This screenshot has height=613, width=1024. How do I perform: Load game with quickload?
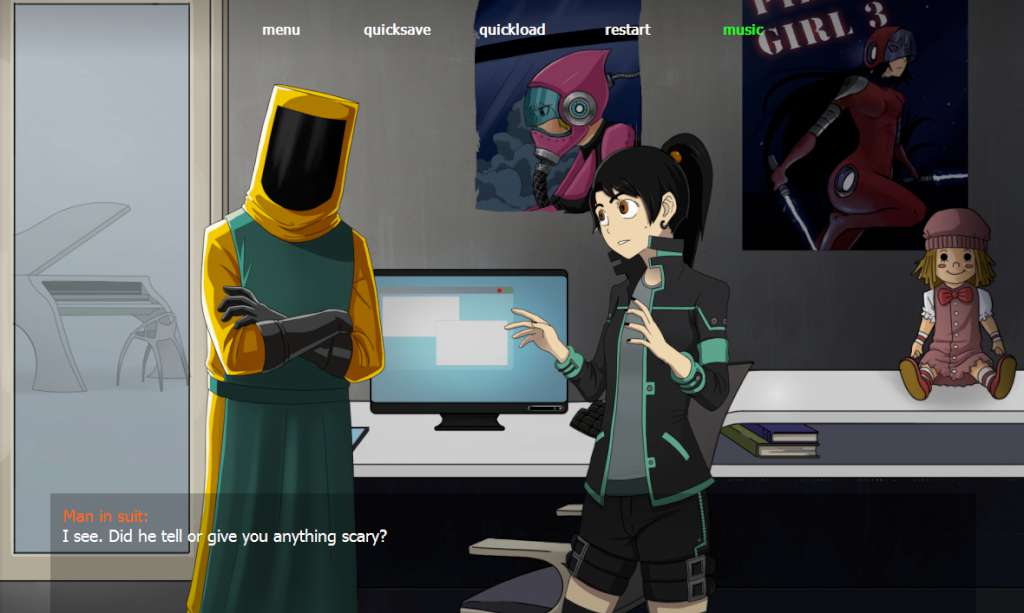(512, 30)
